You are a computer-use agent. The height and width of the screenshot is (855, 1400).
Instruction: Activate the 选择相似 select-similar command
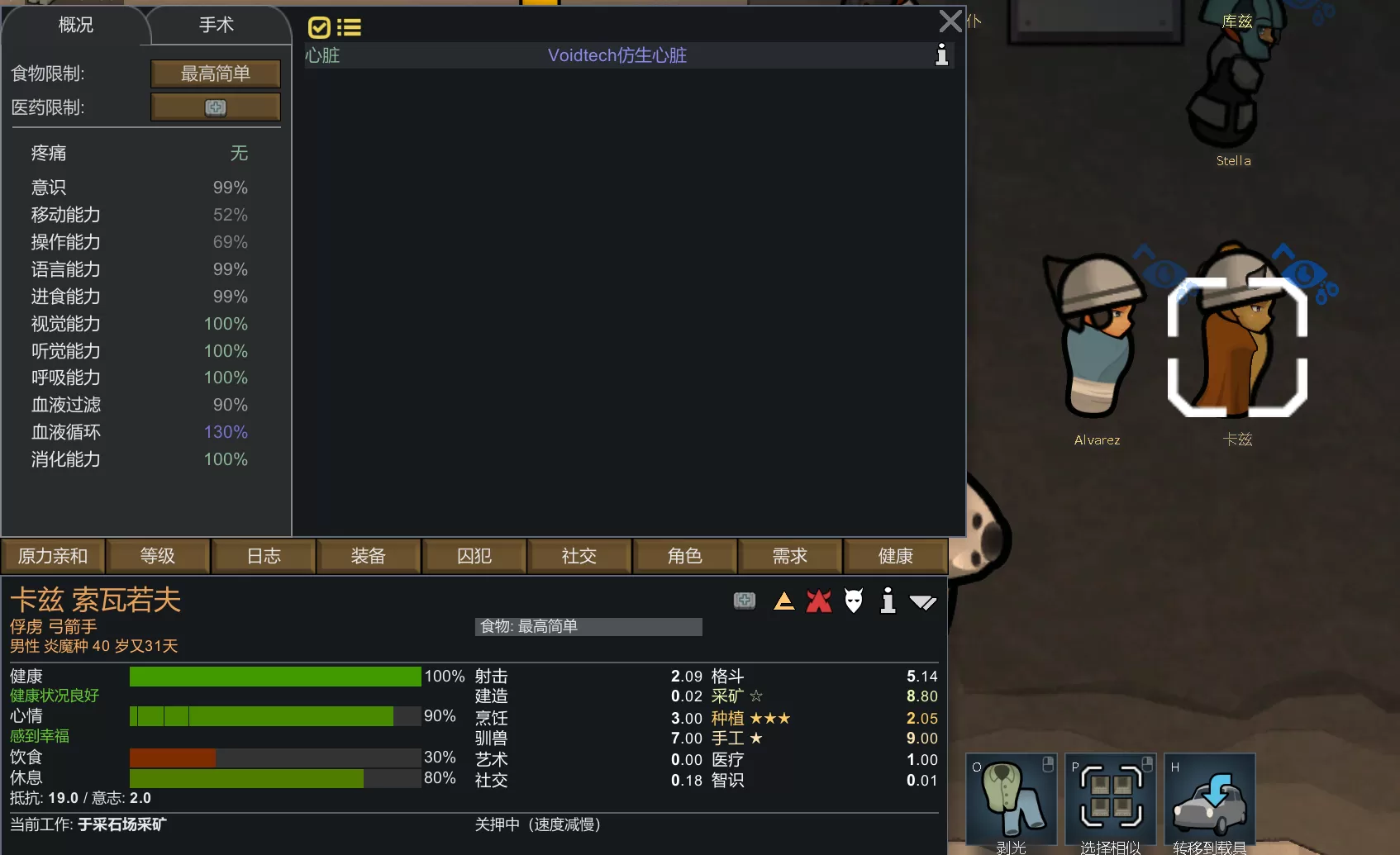click(1111, 800)
